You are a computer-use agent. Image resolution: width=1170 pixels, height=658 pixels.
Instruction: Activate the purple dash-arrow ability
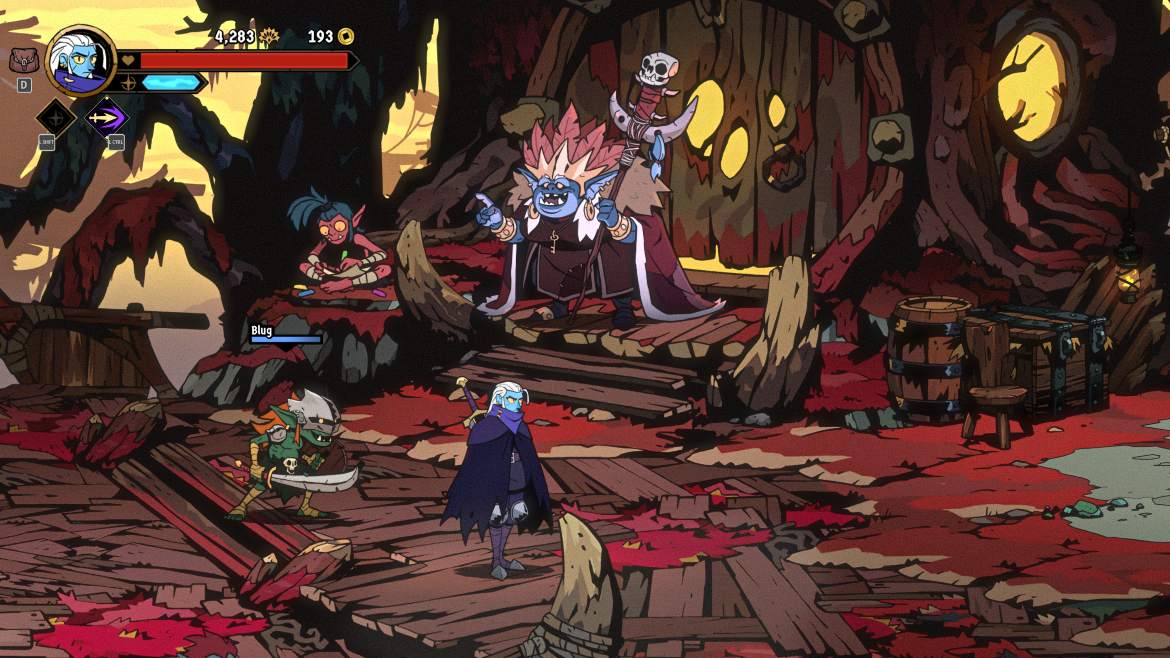point(105,117)
